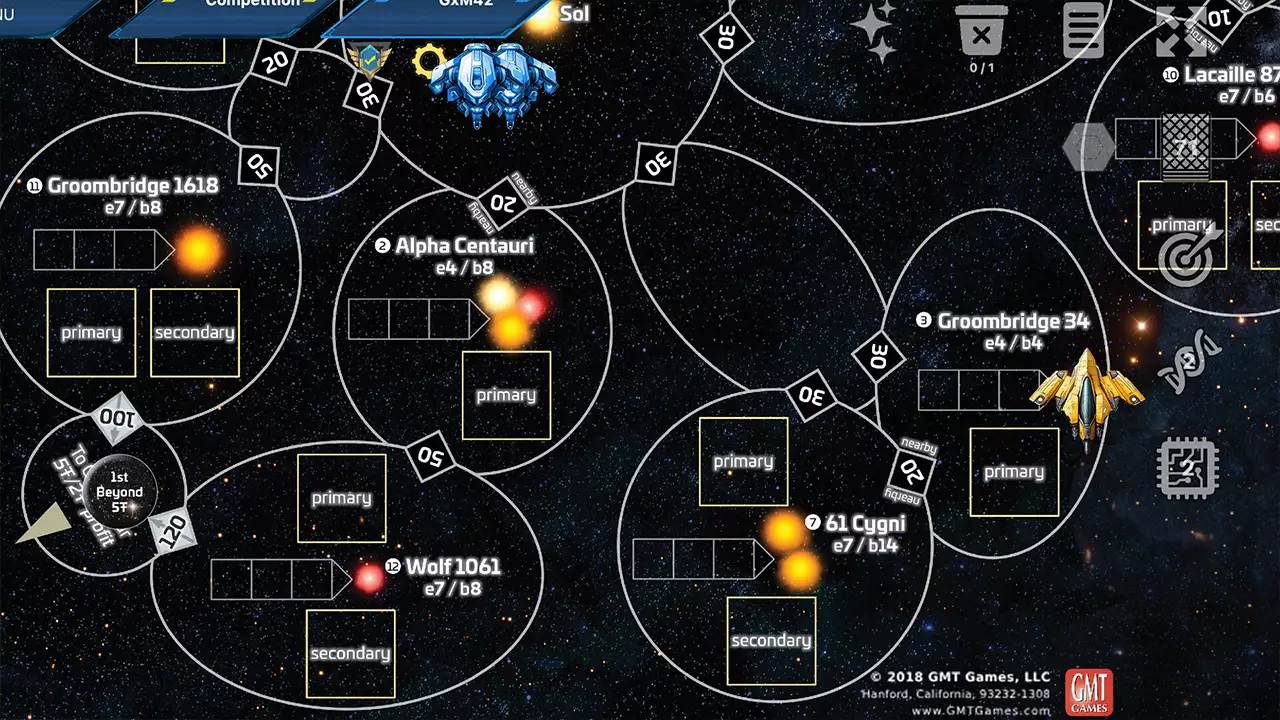Select the microchip icon with number 2
Viewport: 1280px width, 720px height.
click(1189, 466)
